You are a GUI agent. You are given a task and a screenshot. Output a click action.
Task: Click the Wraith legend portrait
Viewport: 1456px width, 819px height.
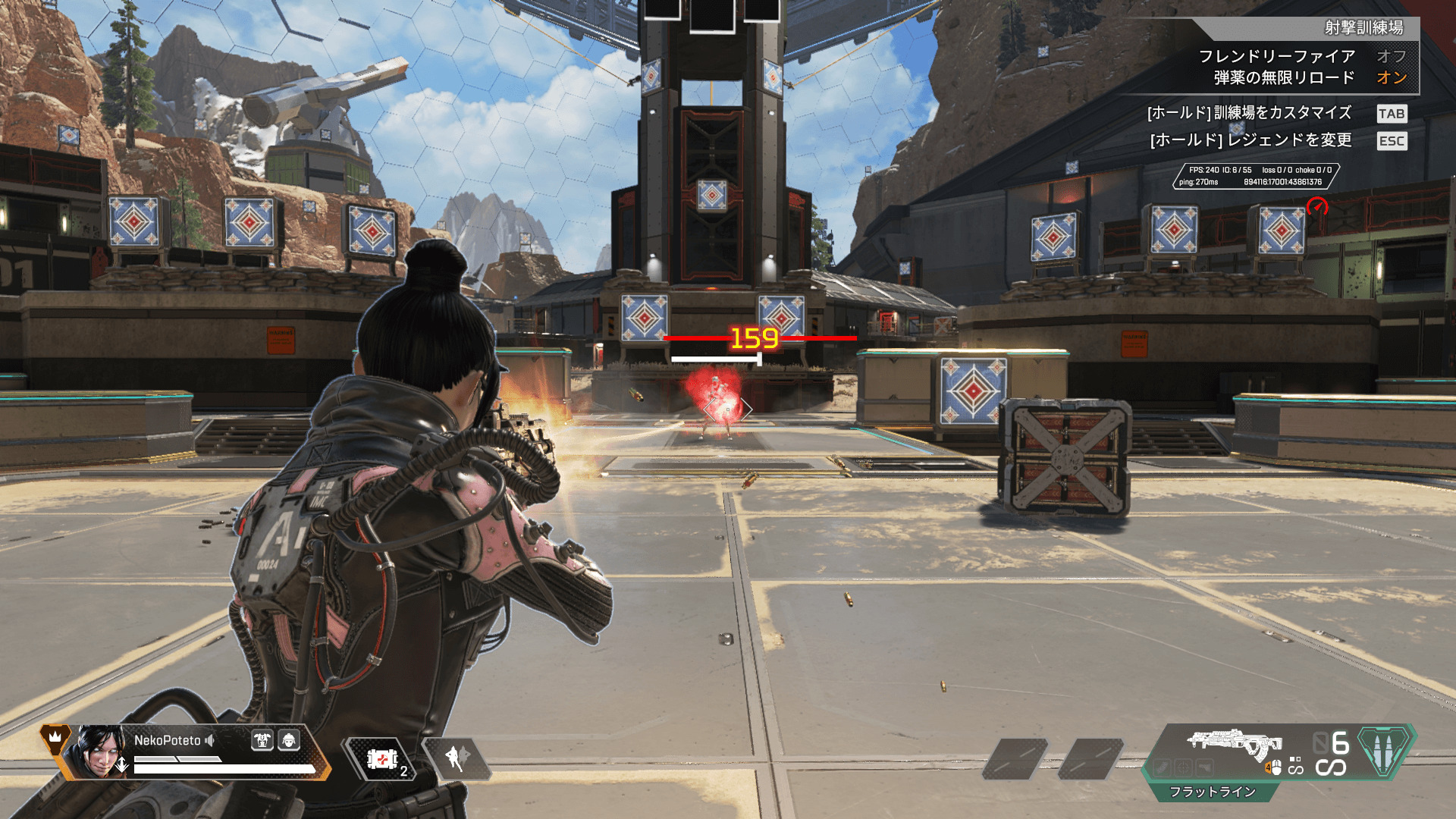click(99, 752)
